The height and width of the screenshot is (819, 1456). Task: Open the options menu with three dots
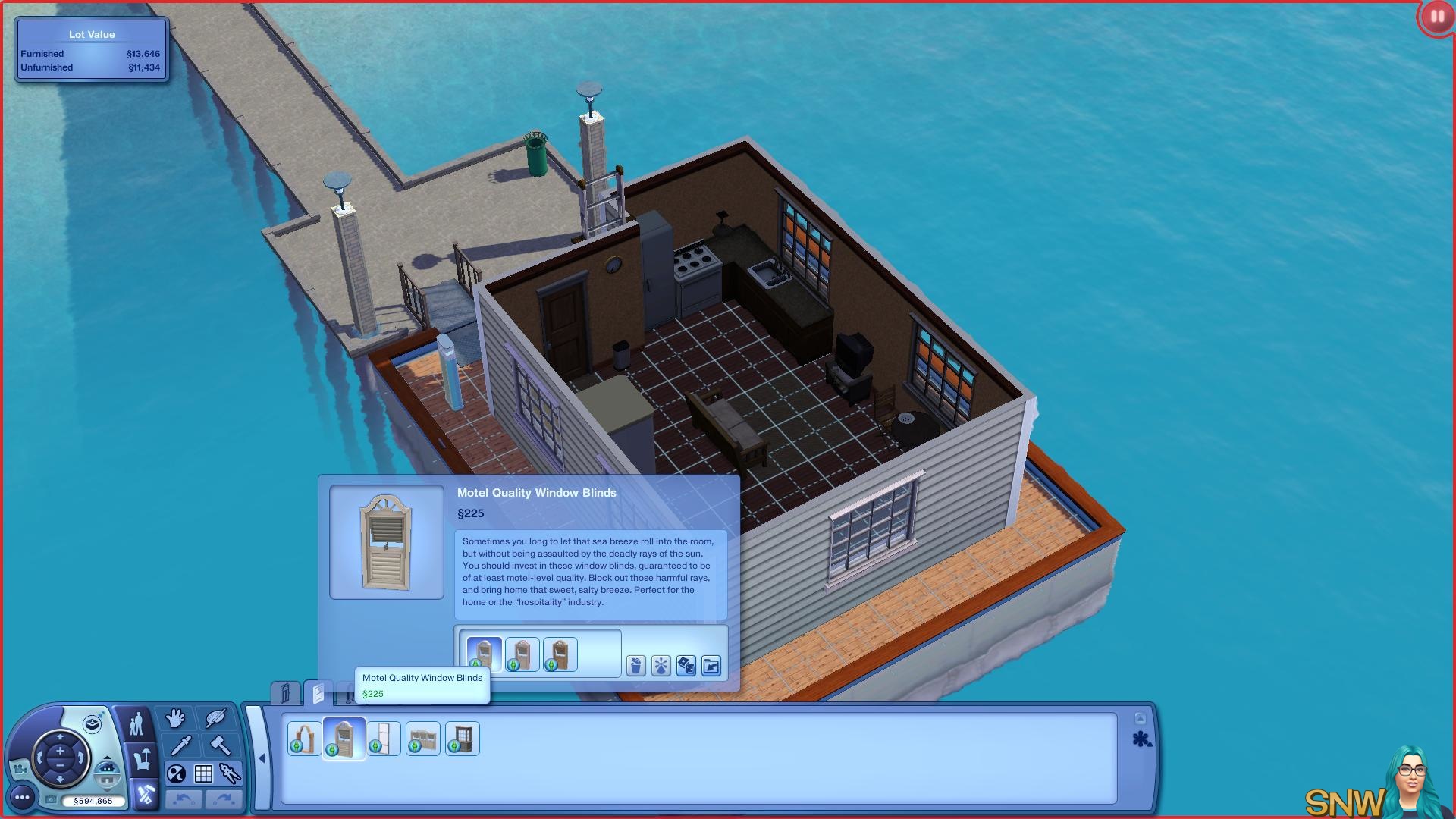click(x=22, y=797)
